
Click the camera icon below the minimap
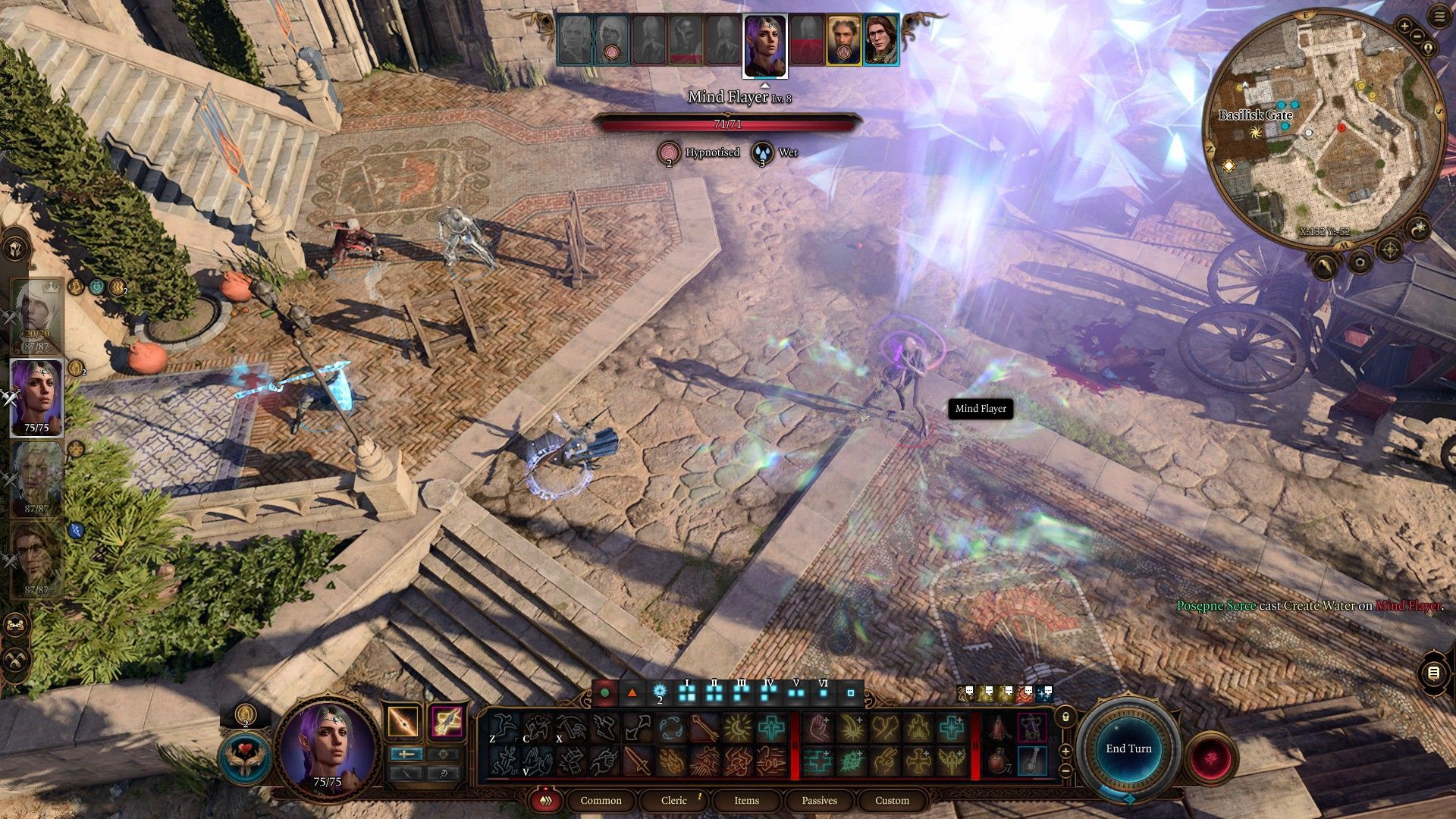point(1359,263)
